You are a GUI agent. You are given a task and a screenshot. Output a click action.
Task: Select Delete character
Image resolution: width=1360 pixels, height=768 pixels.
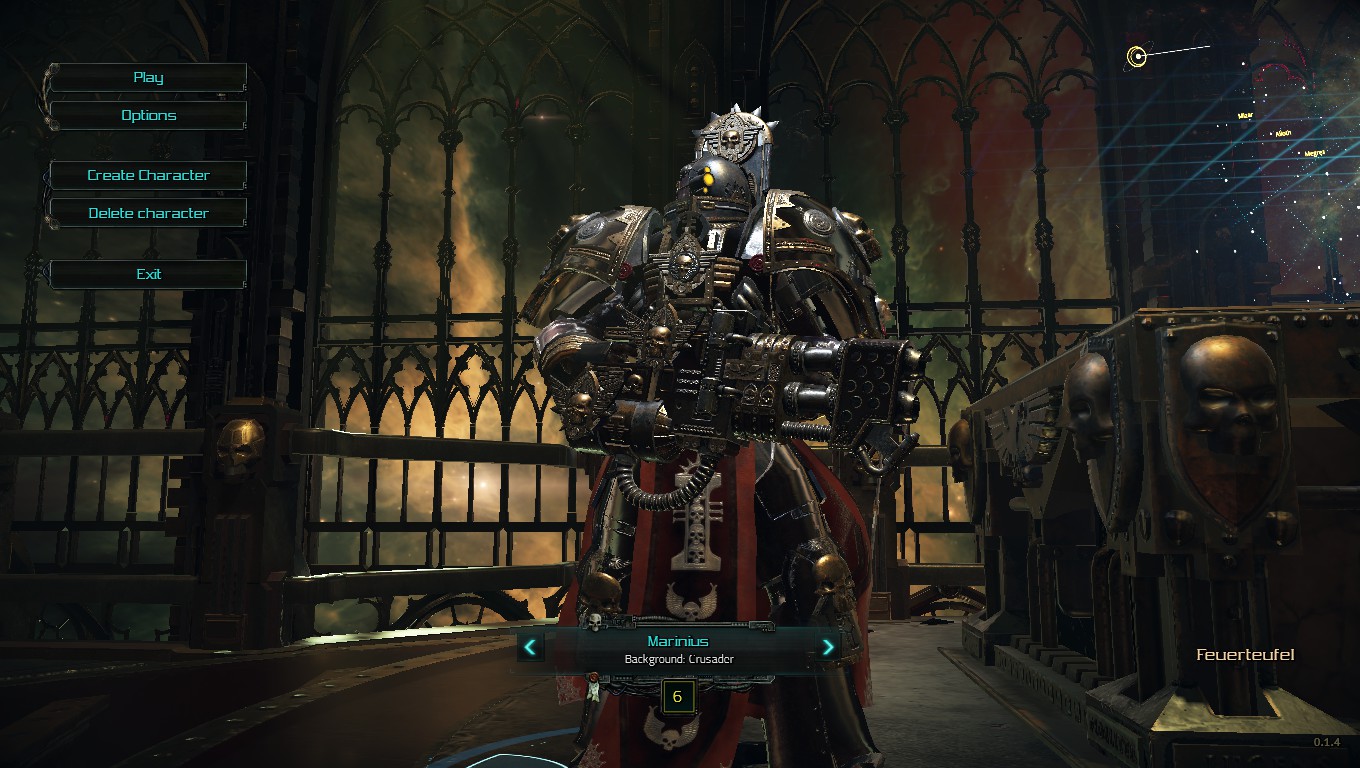tap(148, 213)
